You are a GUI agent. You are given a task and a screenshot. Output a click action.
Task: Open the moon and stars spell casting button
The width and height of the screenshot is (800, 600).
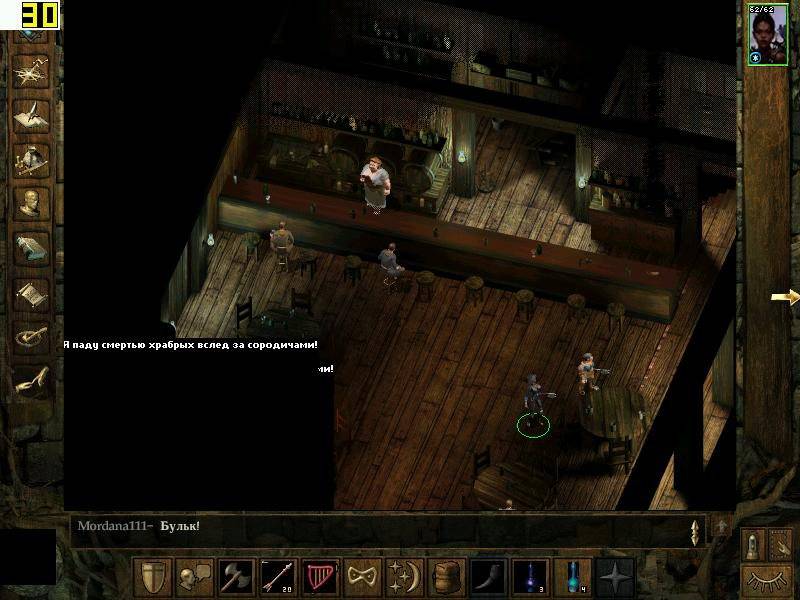tap(402, 577)
